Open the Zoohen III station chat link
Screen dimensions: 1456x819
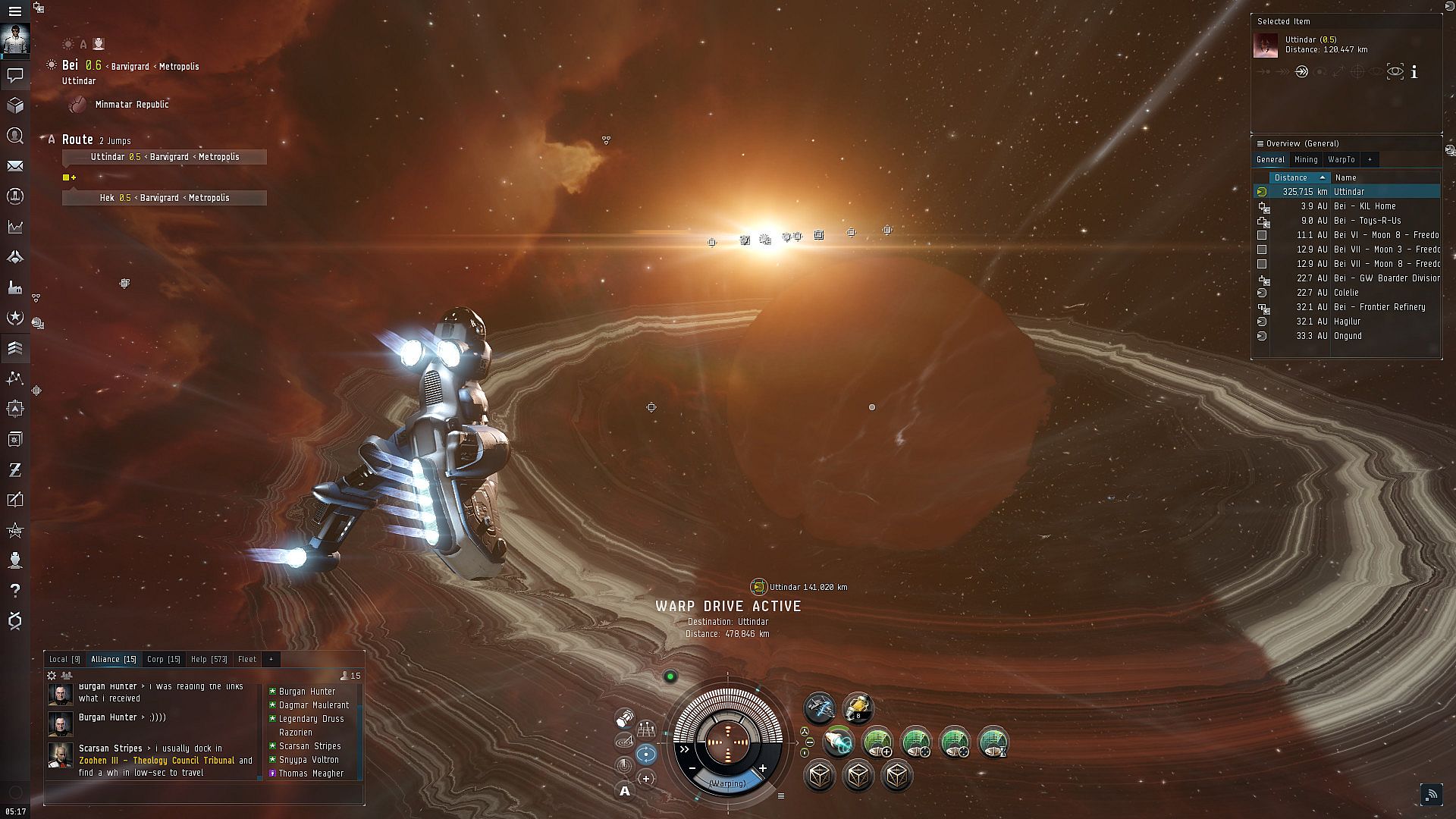coord(156,761)
